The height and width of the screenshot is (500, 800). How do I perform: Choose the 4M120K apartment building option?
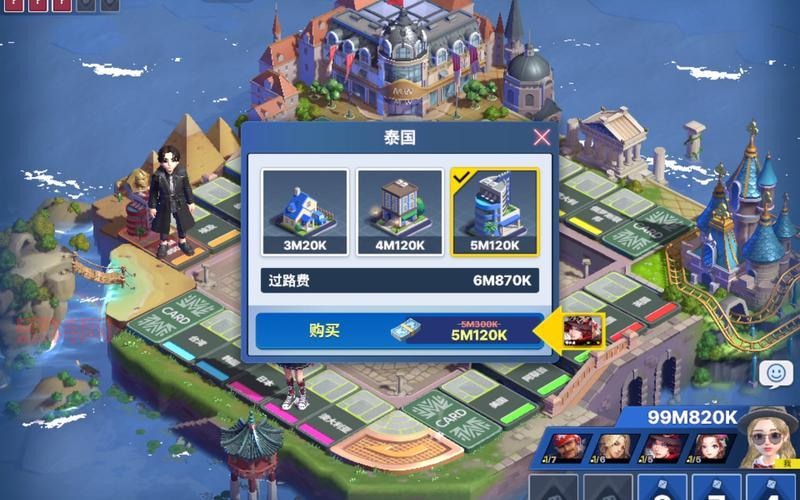(x=400, y=212)
